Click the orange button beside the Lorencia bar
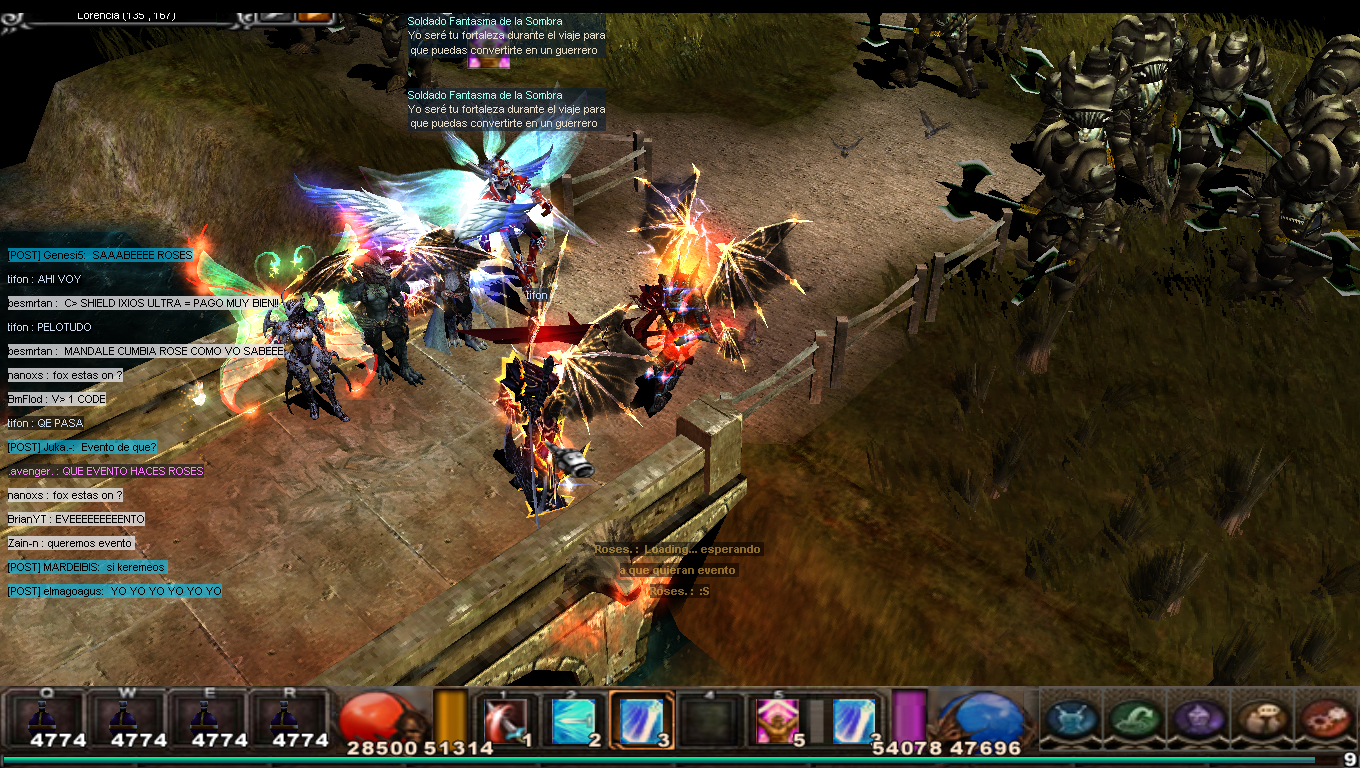Image resolution: width=1360 pixels, height=768 pixels. 314,14
